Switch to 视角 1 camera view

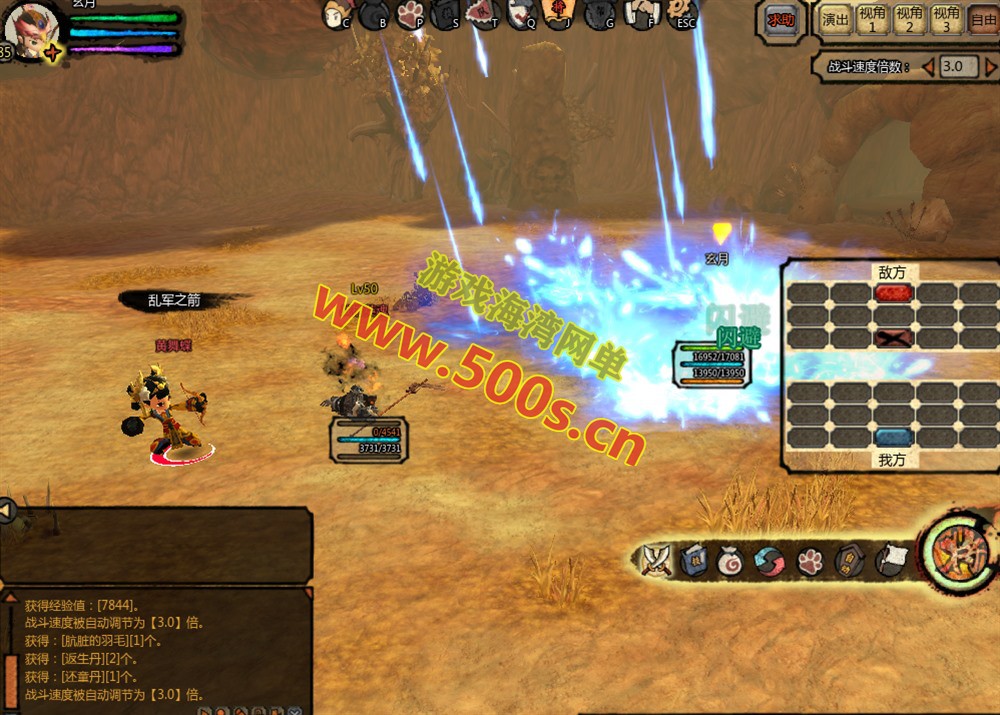point(872,19)
